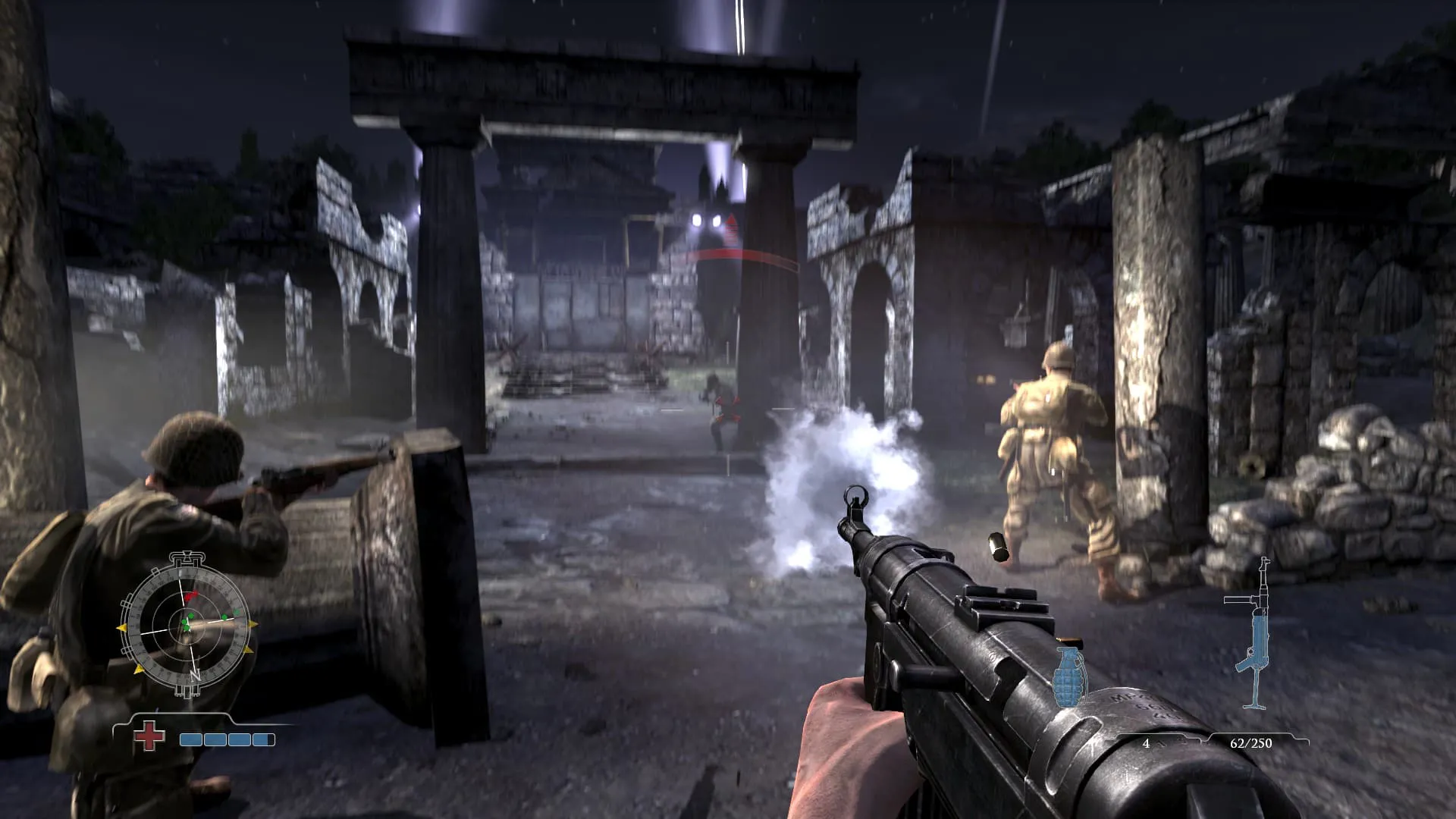Select the blue grenade icon
This screenshot has height=819, width=1456.
pyautogui.click(x=1069, y=673)
